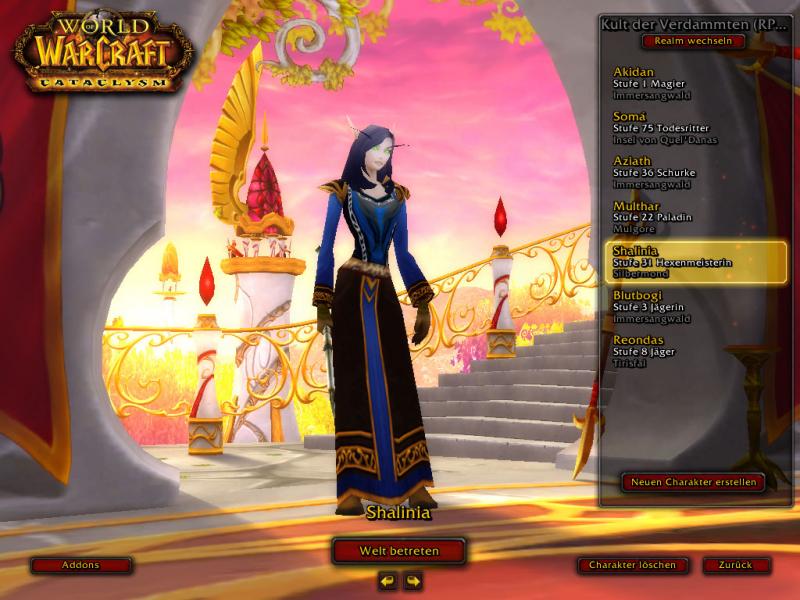
Task: Enter the world with Welt betreten
Action: pos(399,550)
